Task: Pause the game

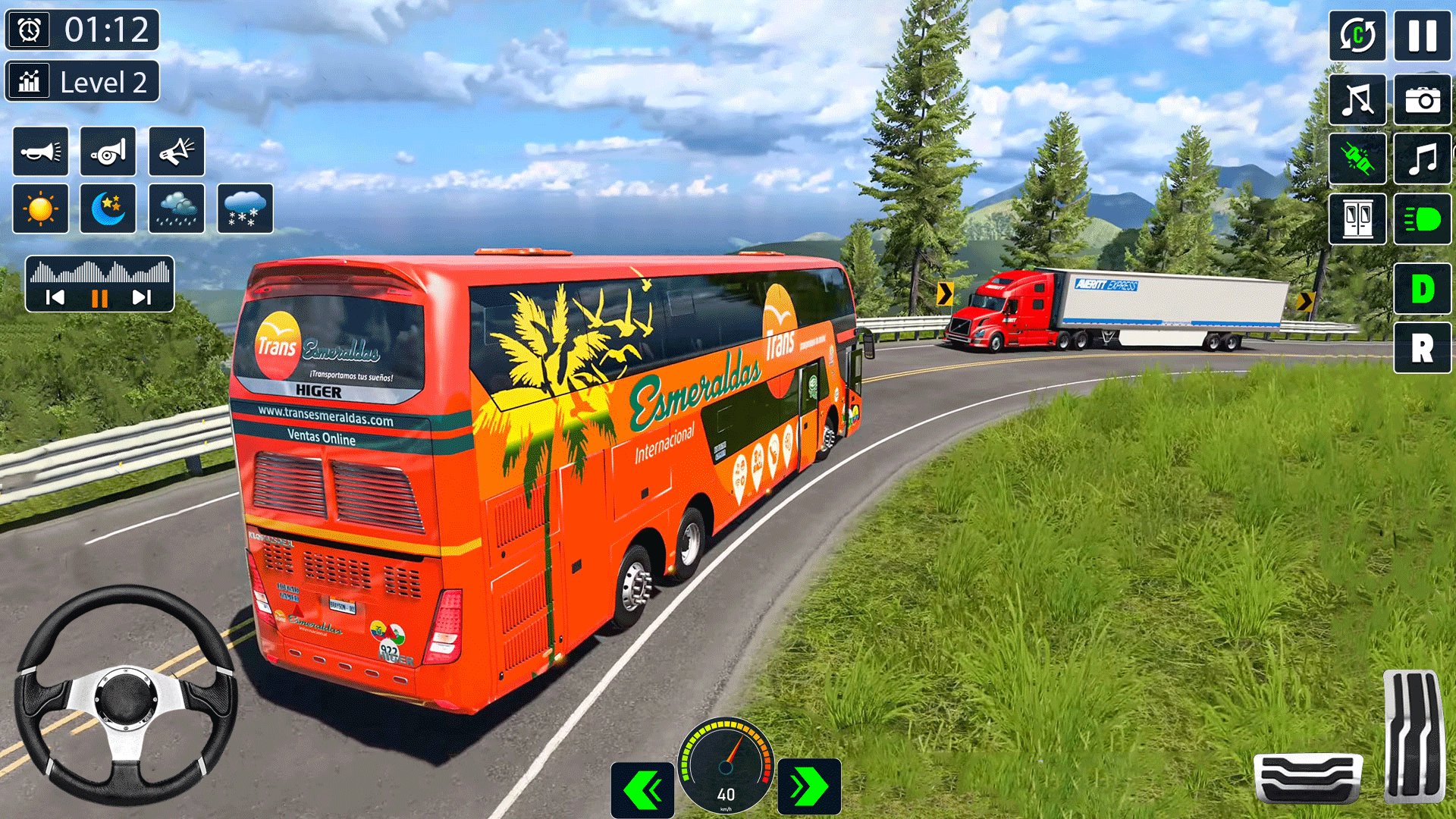Action: click(x=1422, y=36)
